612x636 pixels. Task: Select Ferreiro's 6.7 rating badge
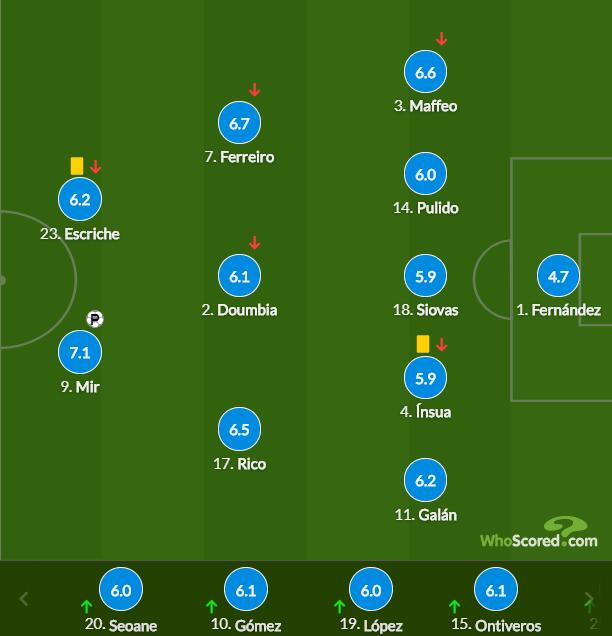(239, 124)
